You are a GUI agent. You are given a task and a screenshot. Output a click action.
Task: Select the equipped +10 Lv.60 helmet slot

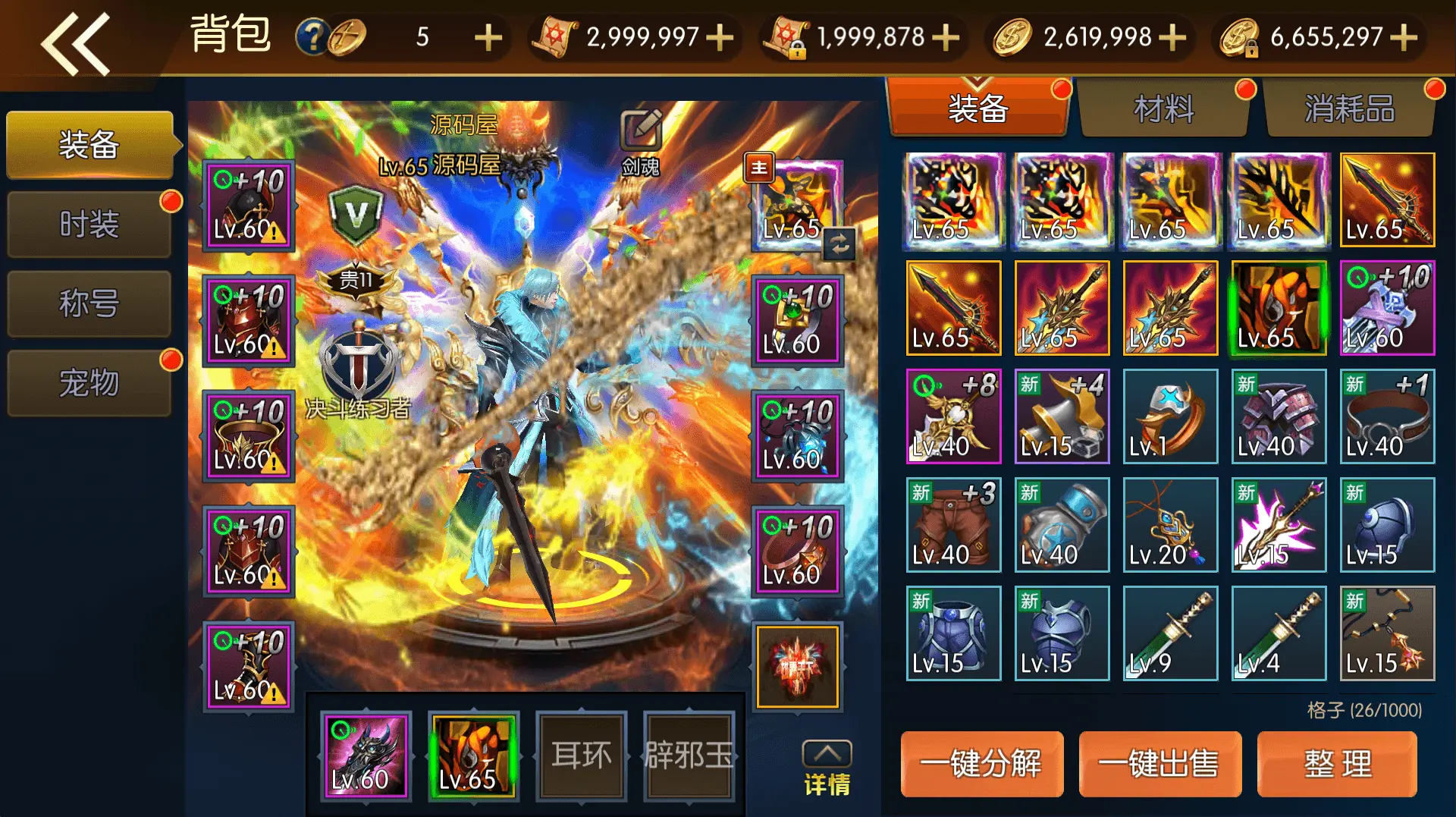pyautogui.click(x=248, y=205)
